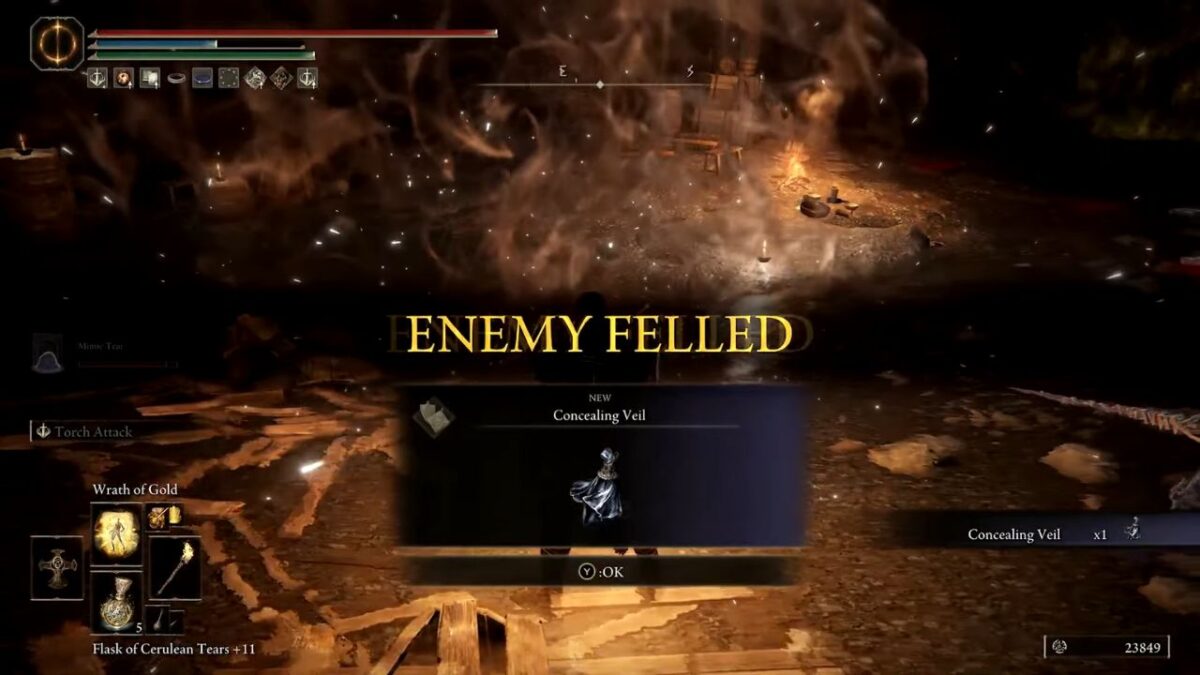Click the Concealing Veil x1 pickup notification
This screenshot has width=1200, height=675.
[1040, 534]
